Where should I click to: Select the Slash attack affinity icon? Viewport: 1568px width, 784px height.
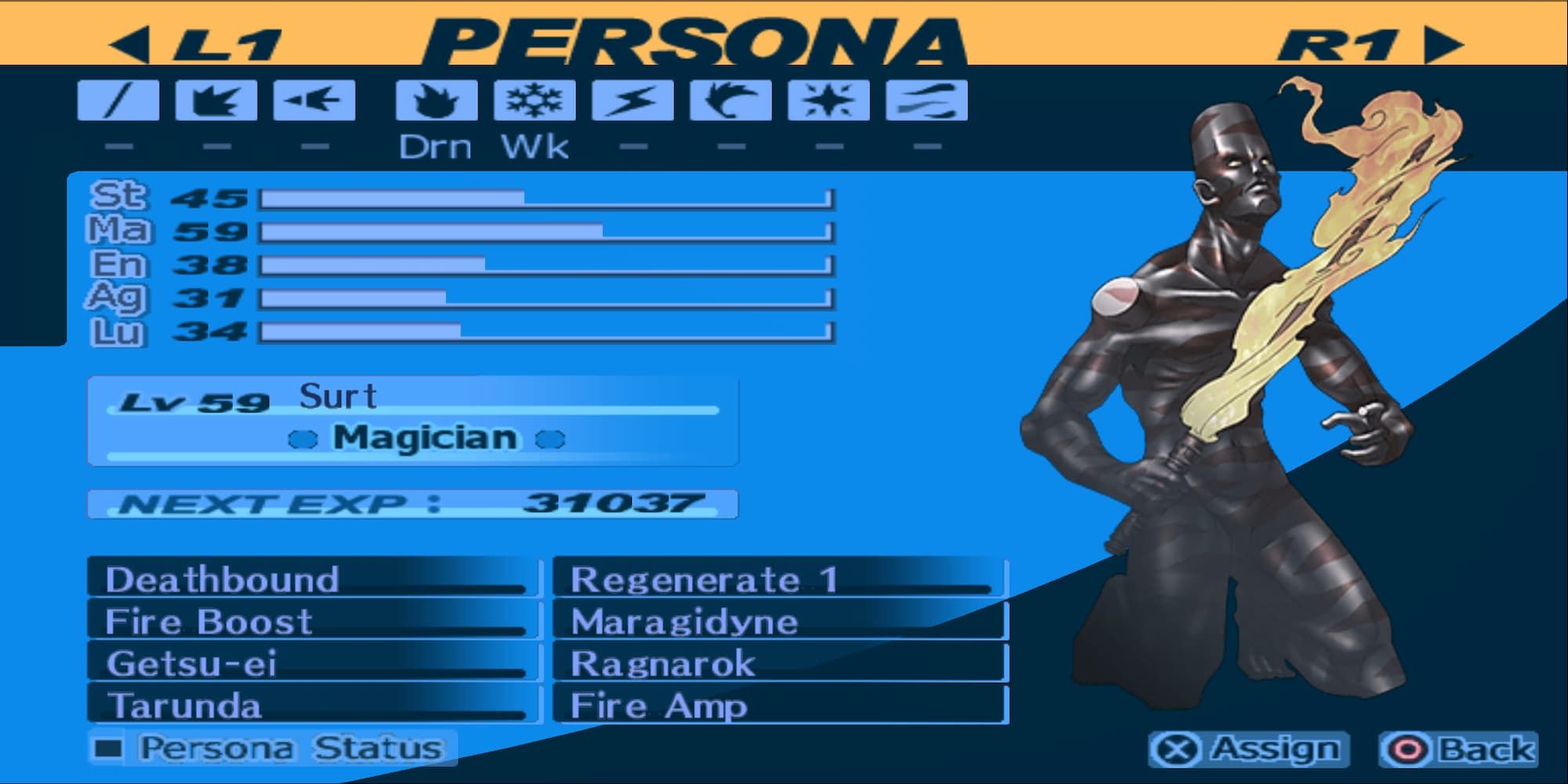(118, 102)
